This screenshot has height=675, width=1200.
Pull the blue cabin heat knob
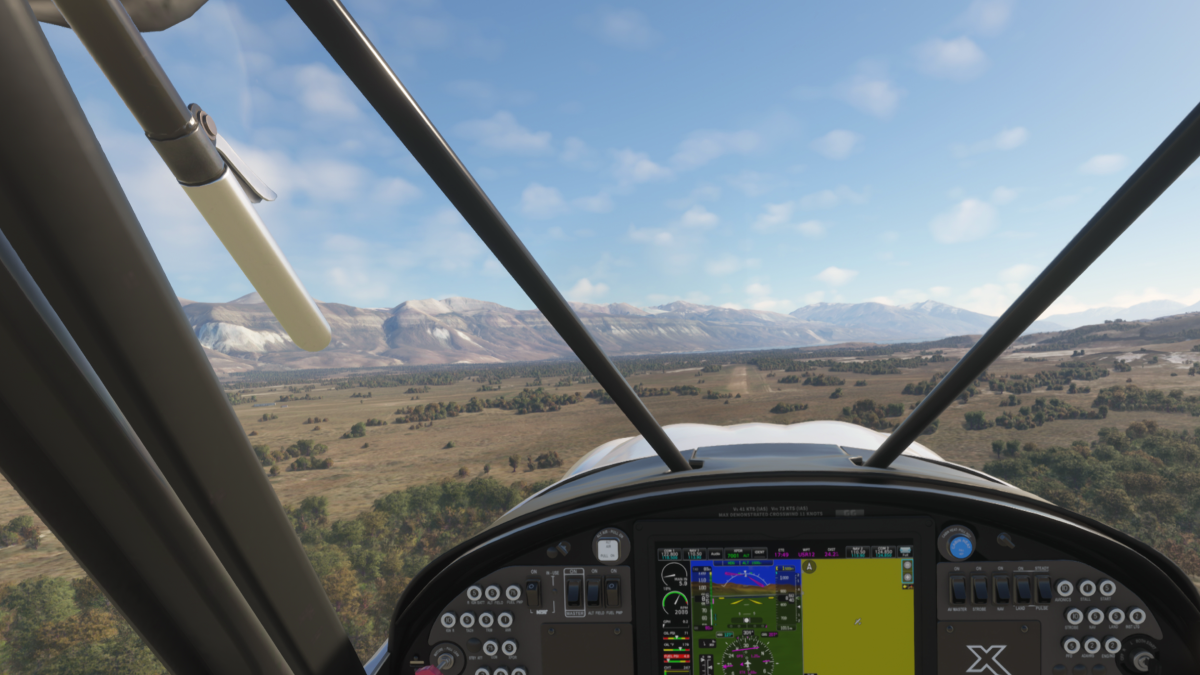click(959, 545)
